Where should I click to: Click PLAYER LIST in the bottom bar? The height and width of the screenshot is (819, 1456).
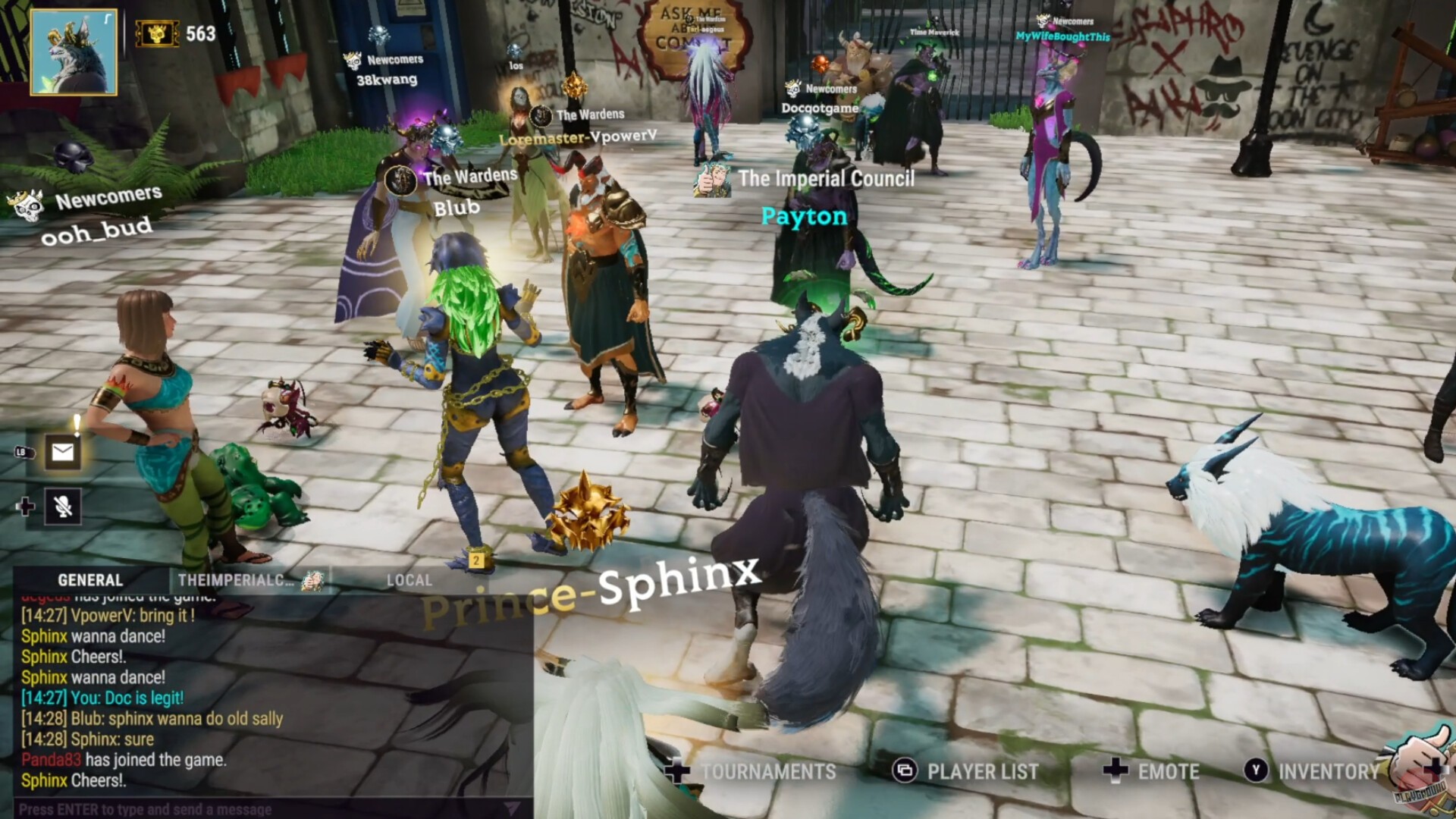pos(982,772)
